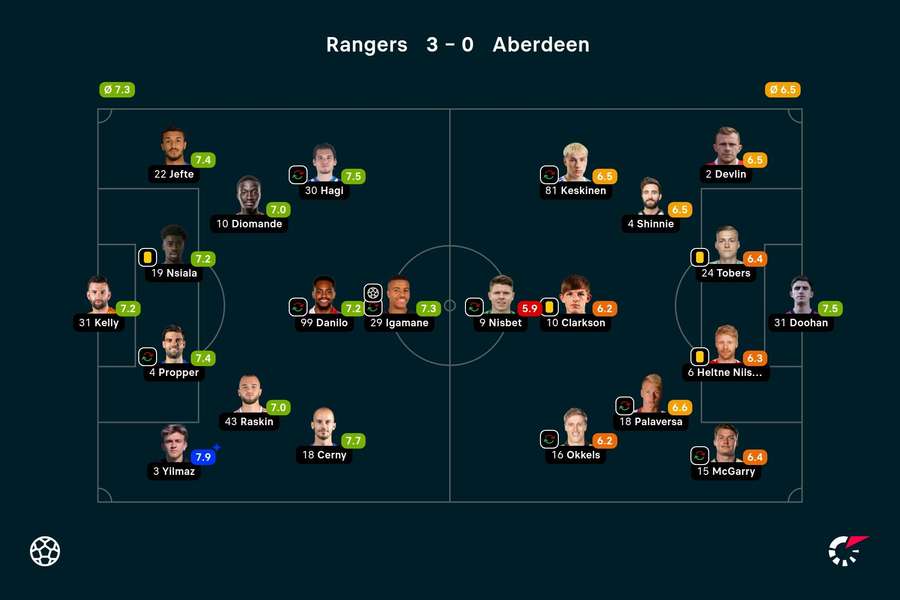Select Devlin's player portrait
The height and width of the screenshot is (600, 900).
(726, 148)
